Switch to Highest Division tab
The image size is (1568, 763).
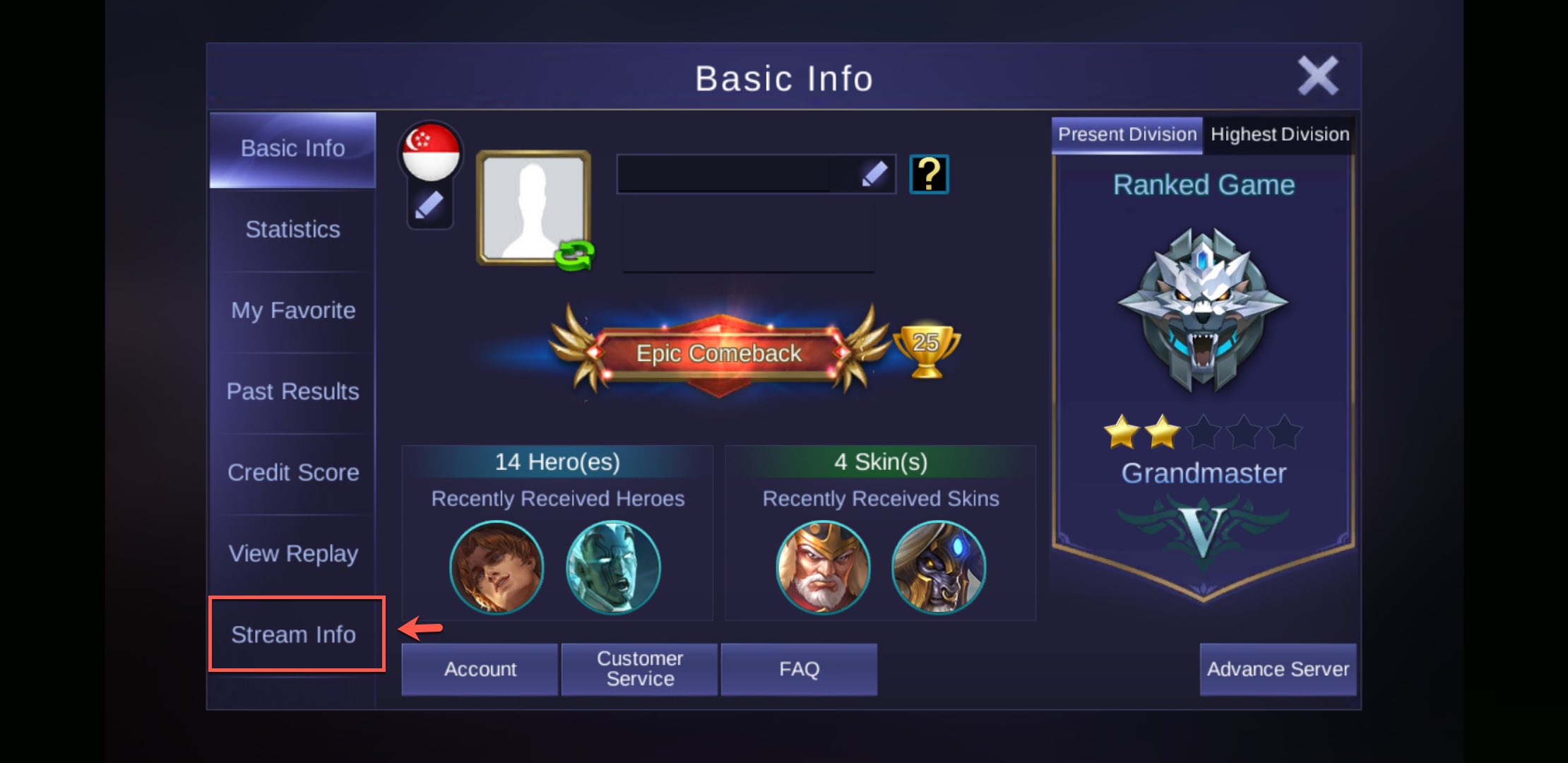tap(1279, 134)
